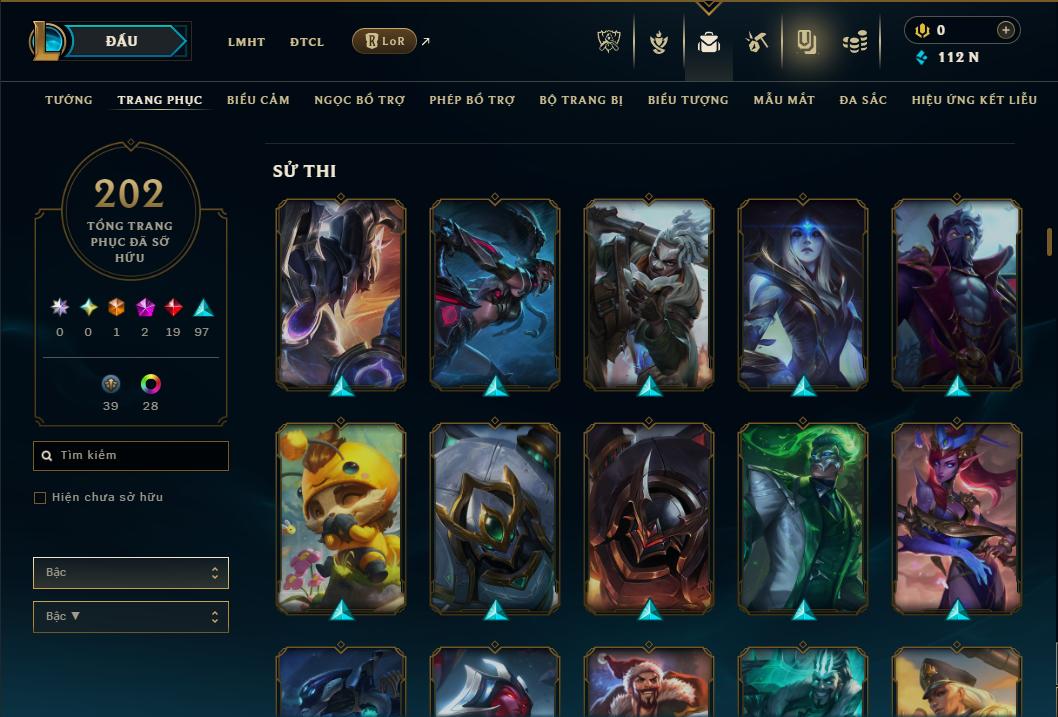This screenshot has width=1058, height=717.
Task: Go to the NGỌC BỔ TRỢ tab
Action: [359, 100]
